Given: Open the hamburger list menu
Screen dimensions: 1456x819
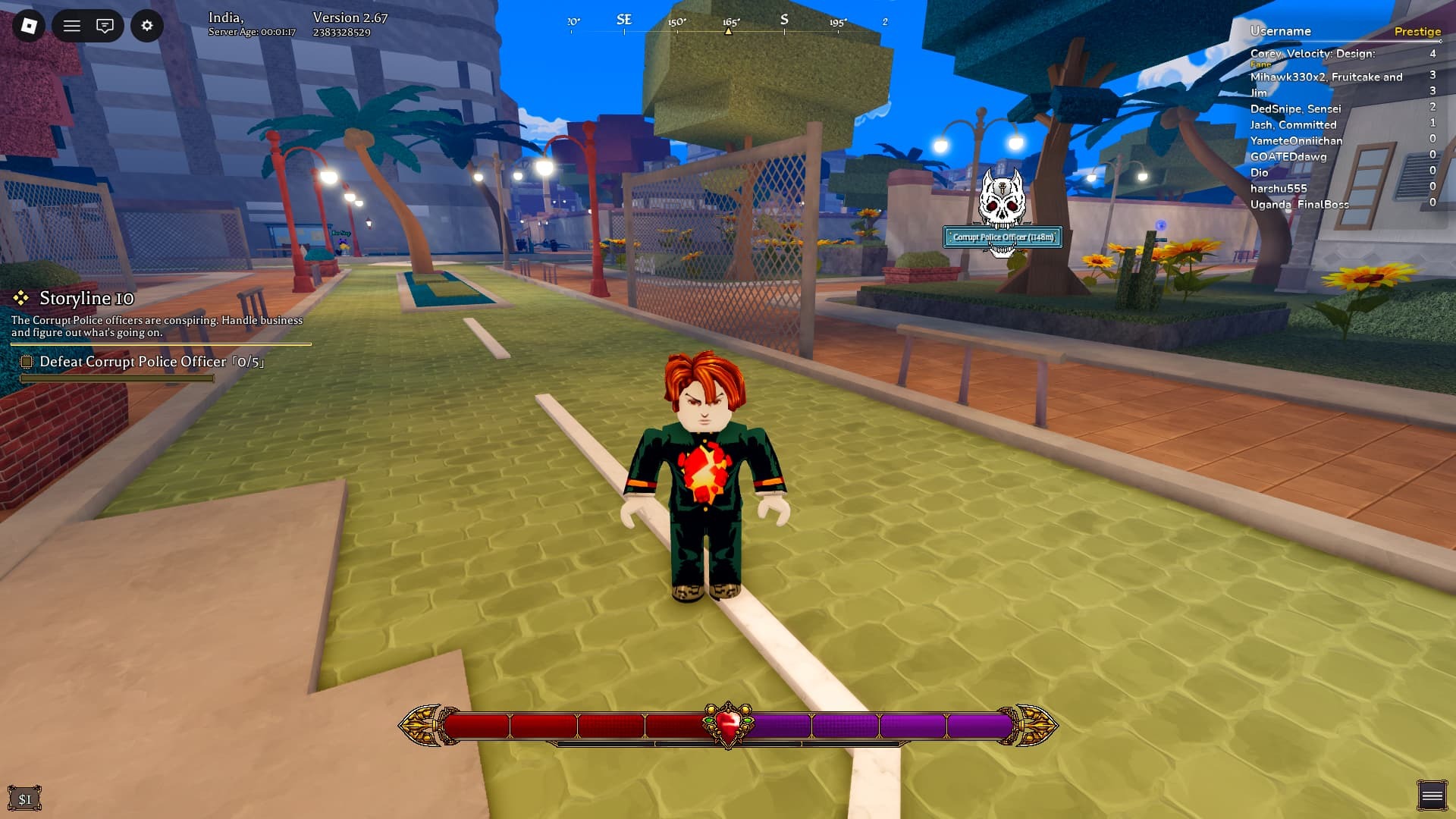Looking at the screenshot, I should click(x=72, y=26).
